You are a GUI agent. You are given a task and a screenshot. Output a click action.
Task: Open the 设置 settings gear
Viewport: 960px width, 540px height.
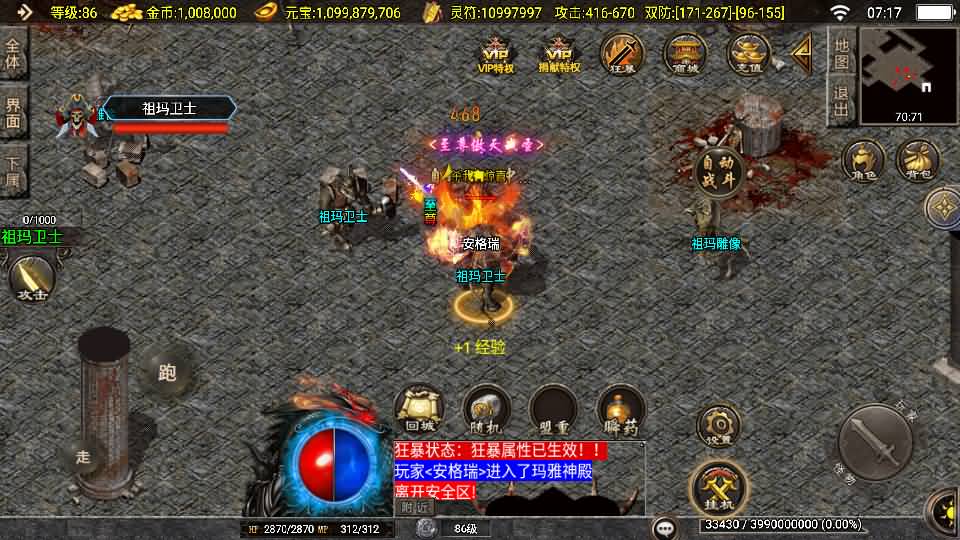[x=717, y=425]
